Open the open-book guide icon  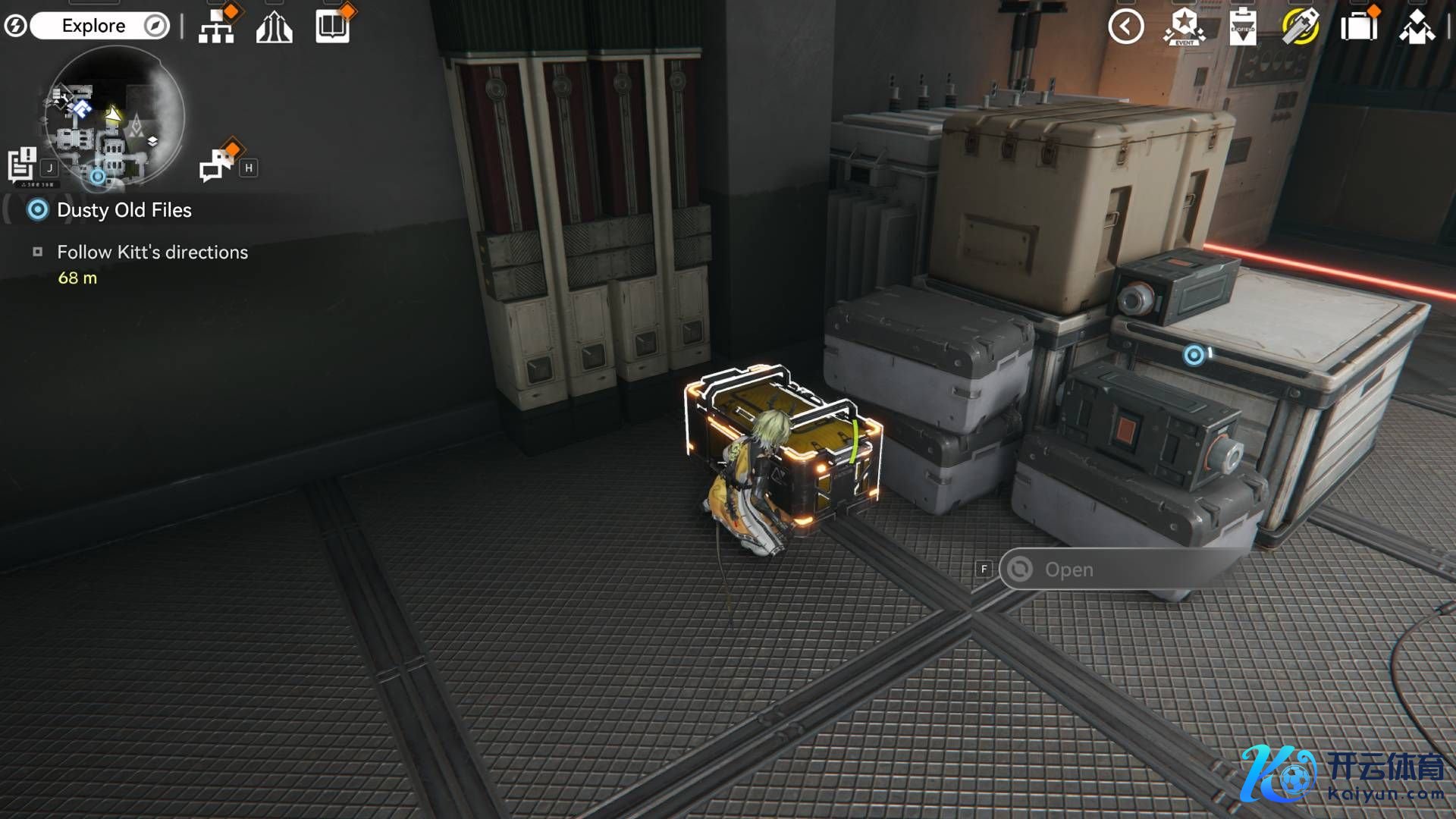332,27
